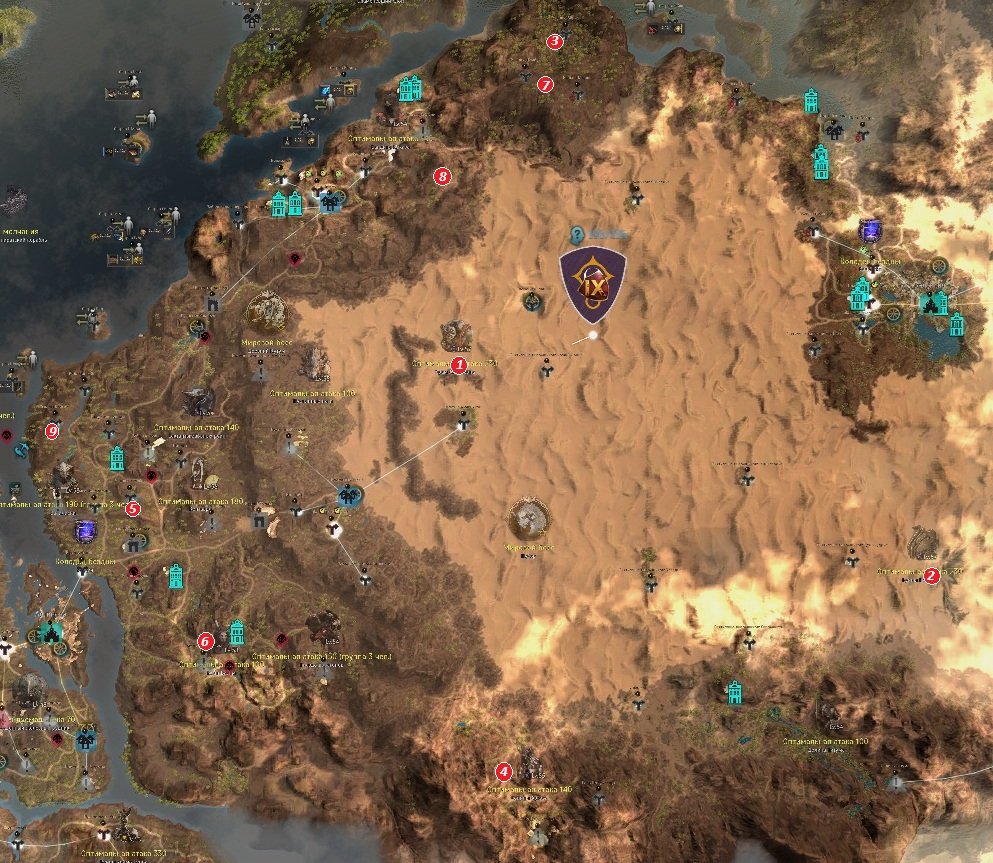Select the red marker numbered 5
Viewport: 993px width, 863px height.
click(134, 508)
